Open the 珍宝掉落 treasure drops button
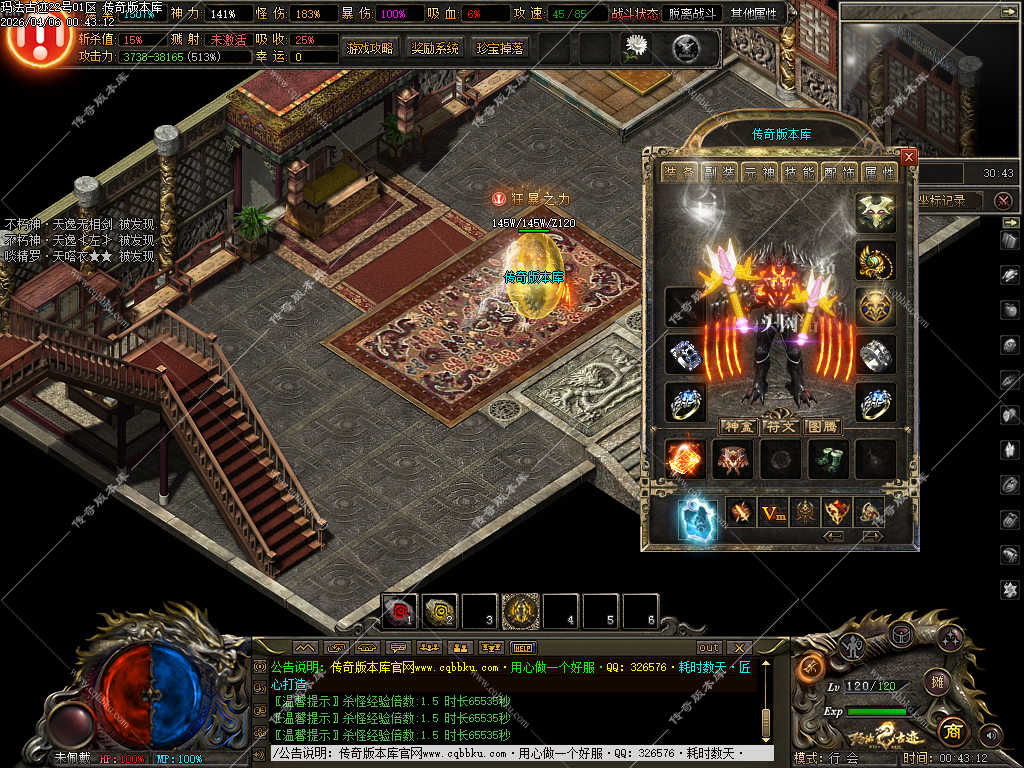This screenshot has height=768, width=1024. click(x=500, y=47)
